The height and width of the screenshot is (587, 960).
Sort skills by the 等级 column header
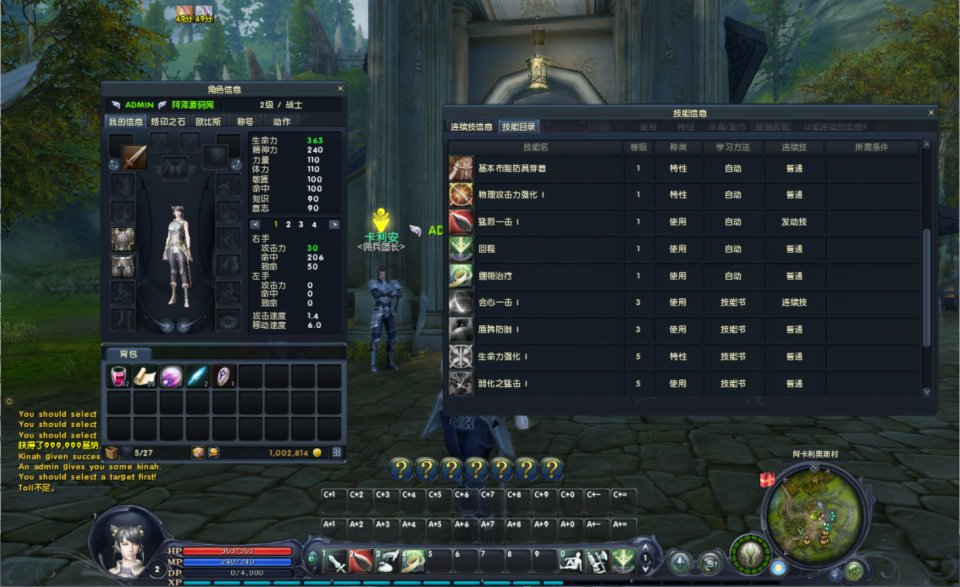tap(638, 147)
